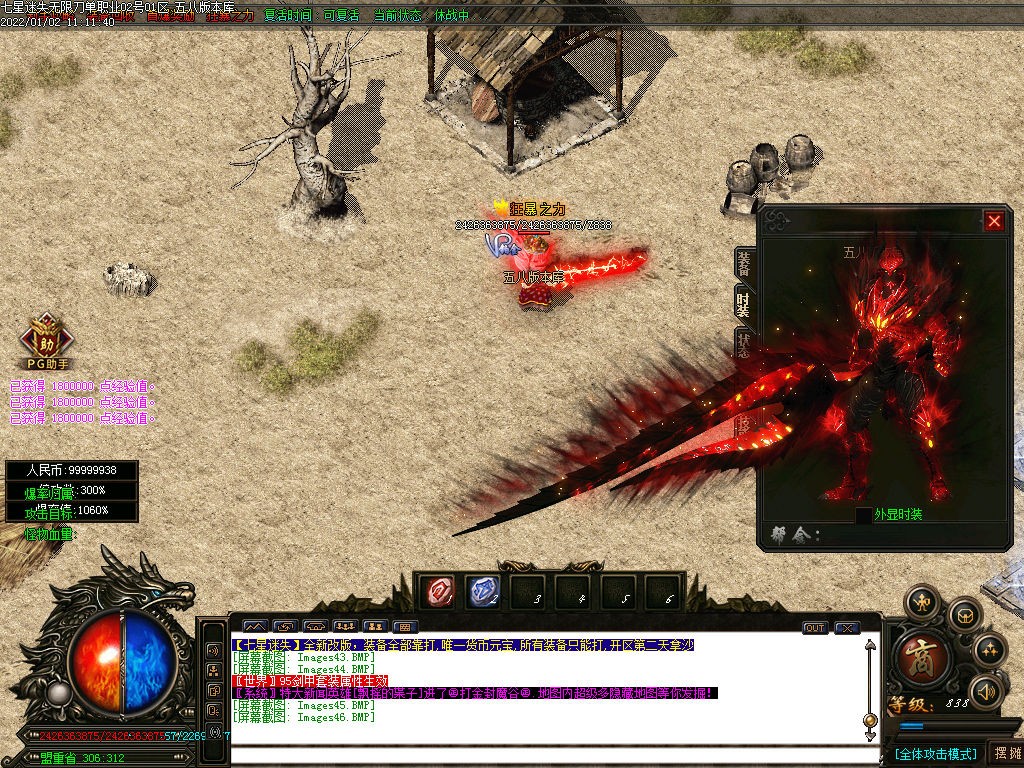1024x768 pixels.
Task: Open the 状态 status tab
Action: click(744, 343)
